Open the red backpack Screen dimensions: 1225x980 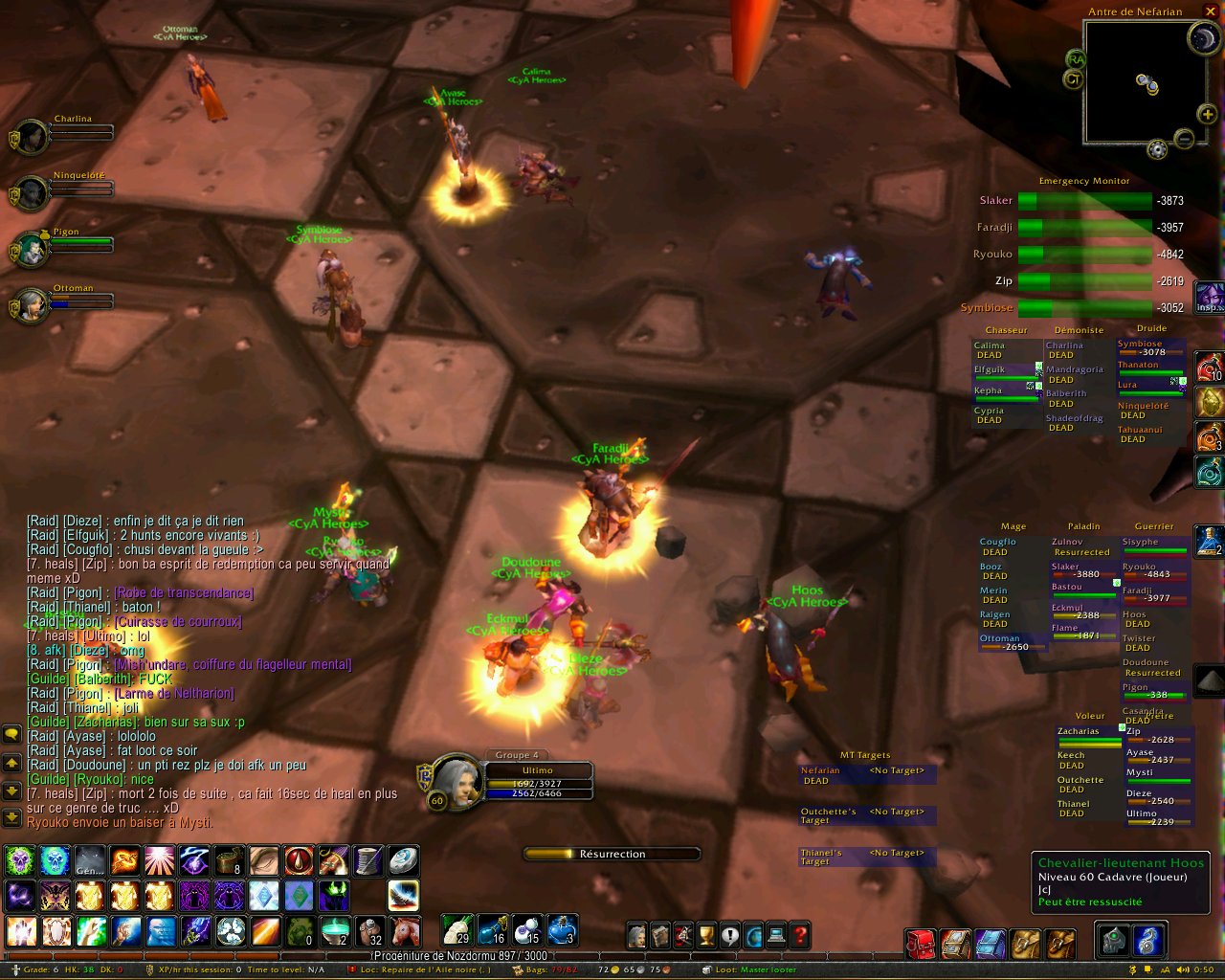pyautogui.click(x=921, y=944)
